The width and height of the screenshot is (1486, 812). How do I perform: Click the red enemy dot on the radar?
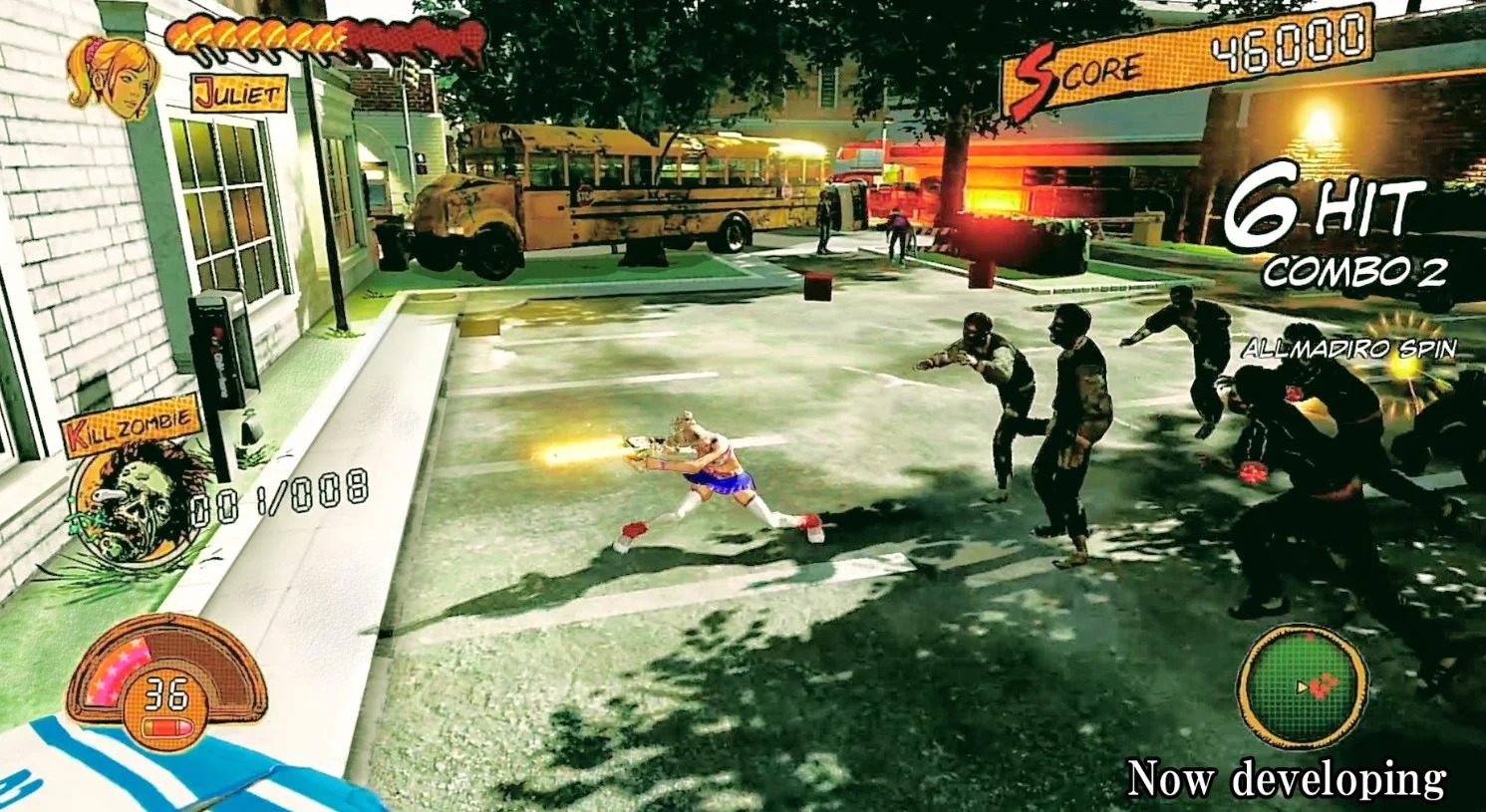1324,687
